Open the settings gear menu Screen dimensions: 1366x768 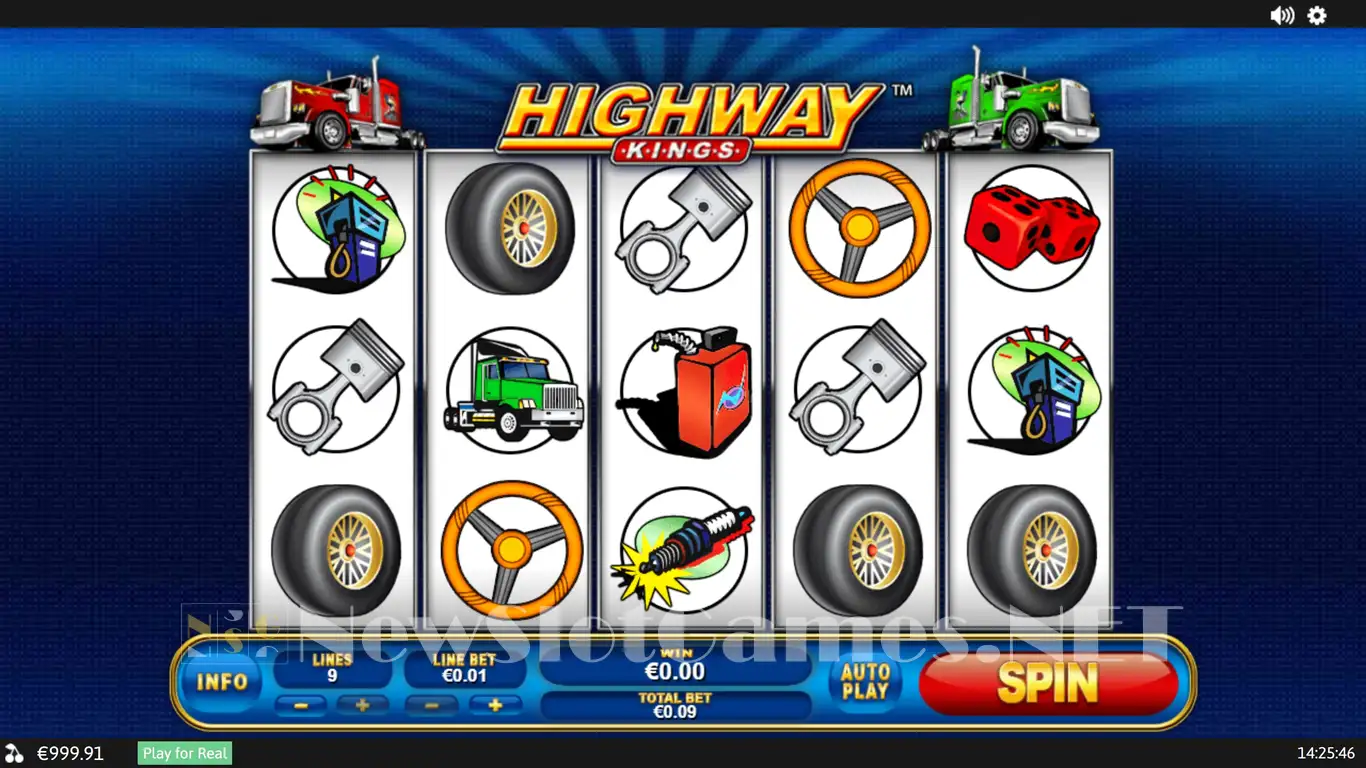tap(1317, 15)
